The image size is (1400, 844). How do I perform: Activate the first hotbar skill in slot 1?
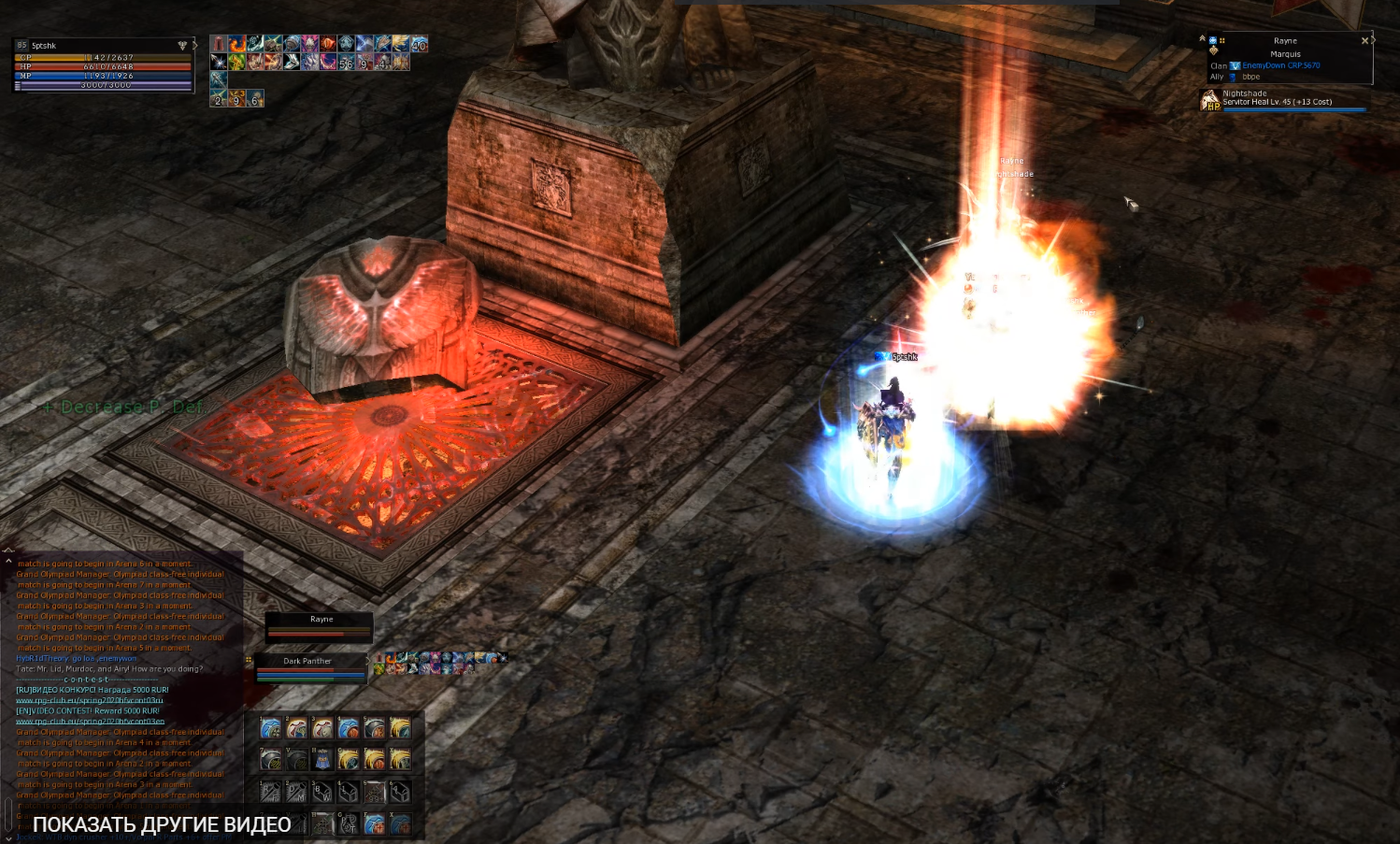(x=270, y=728)
